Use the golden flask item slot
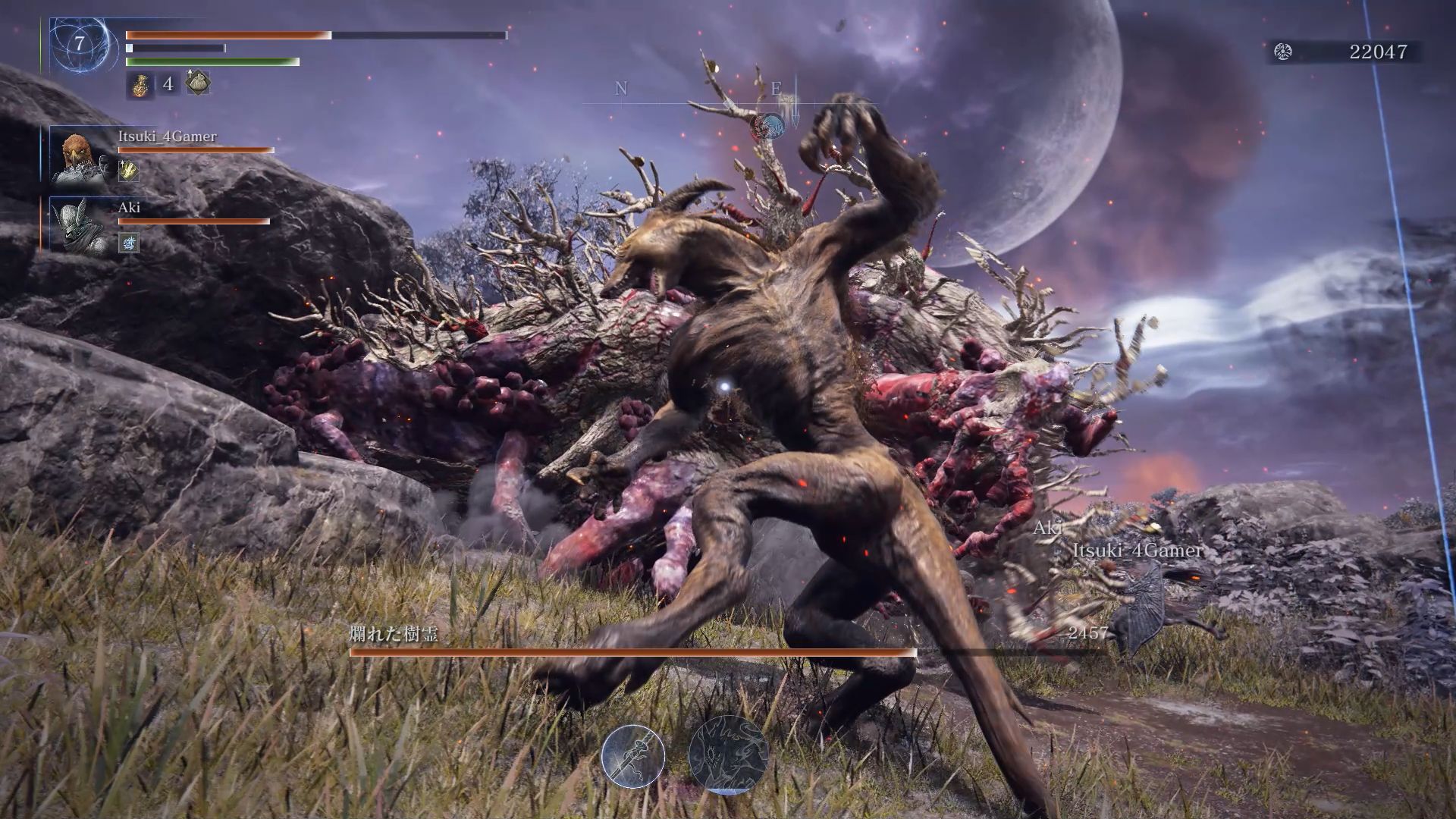 139,84
